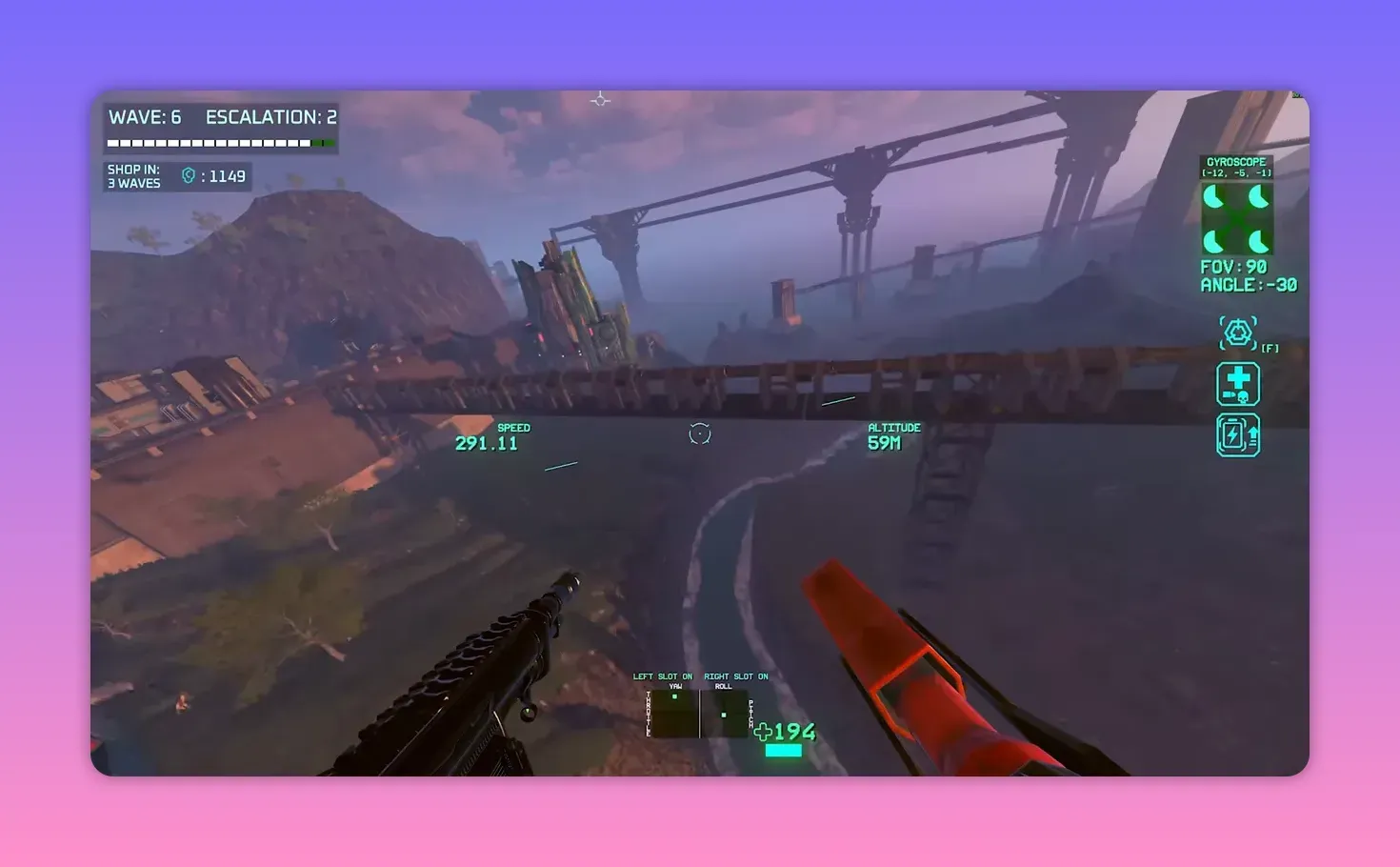Toggle the RIGHT SLOT ON indicator
The image size is (1400, 867).
click(738, 676)
